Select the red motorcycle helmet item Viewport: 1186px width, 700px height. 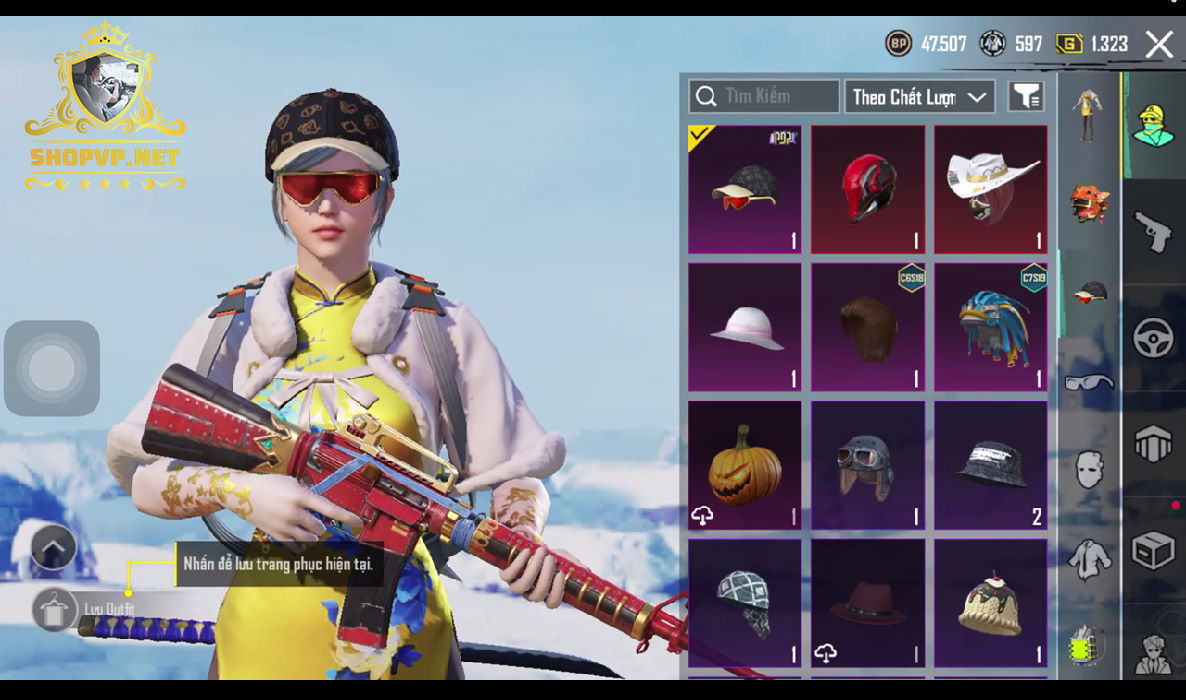tap(868, 189)
